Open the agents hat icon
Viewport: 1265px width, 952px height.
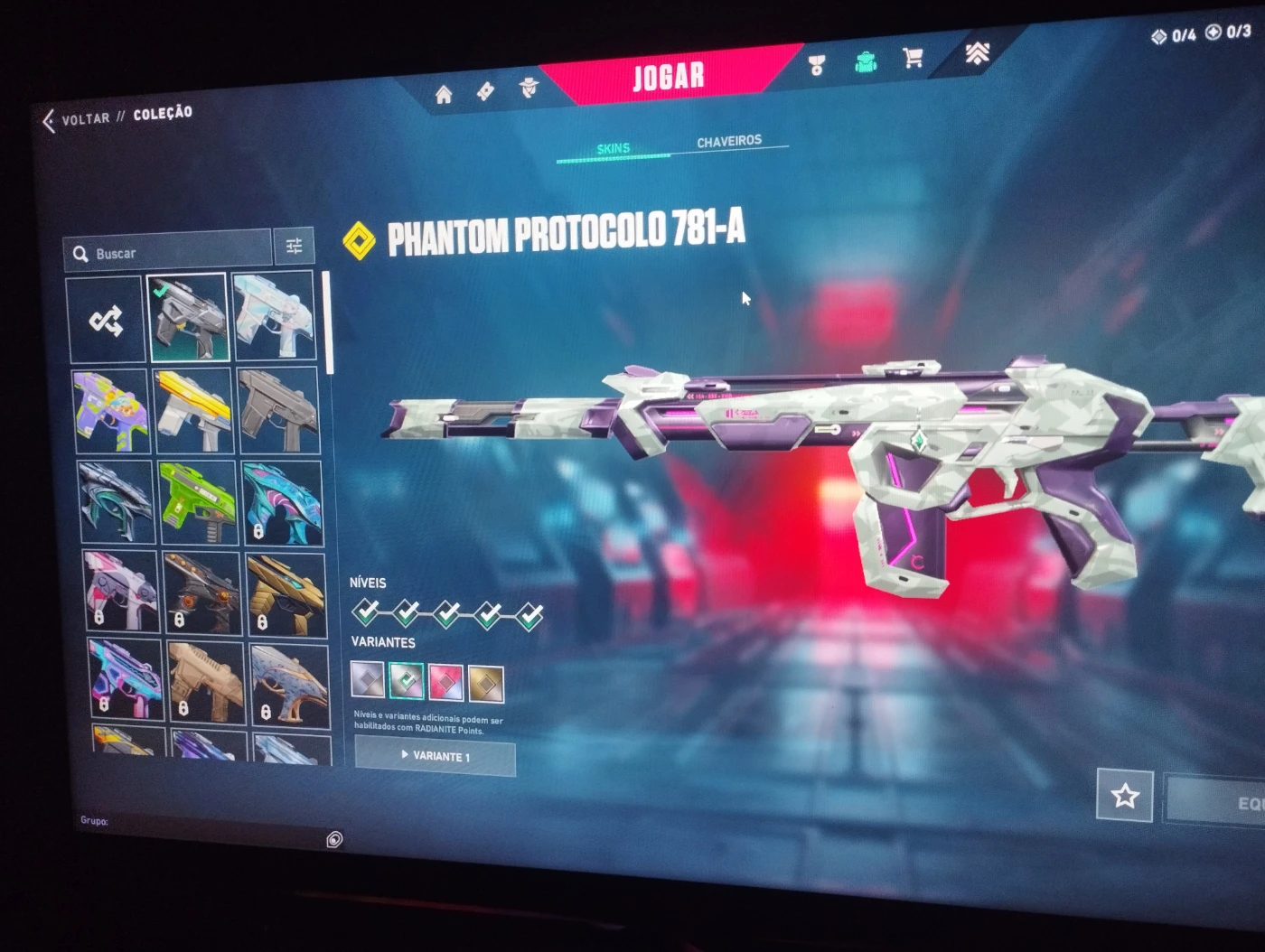pos(529,89)
